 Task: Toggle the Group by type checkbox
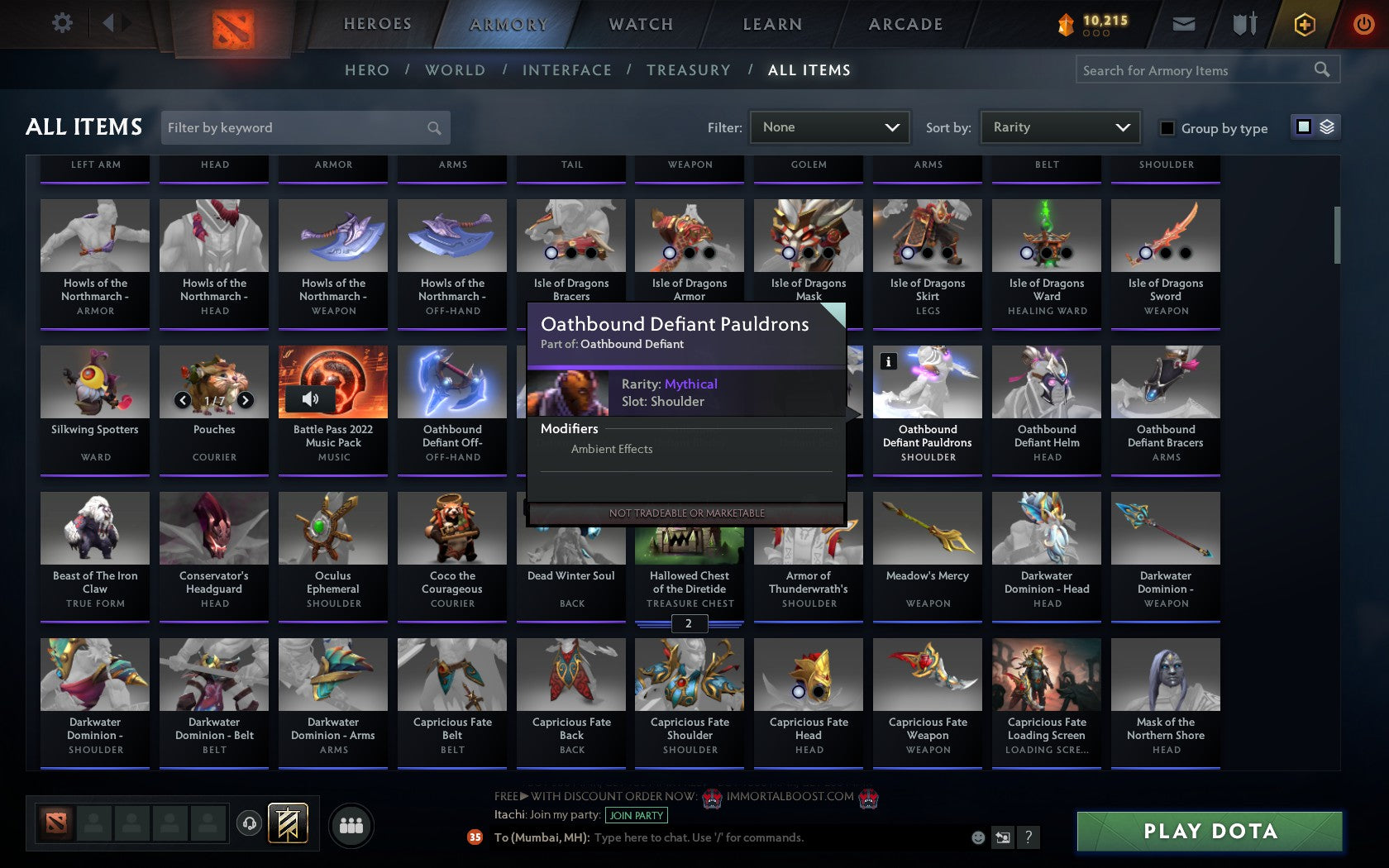pyautogui.click(x=1166, y=128)
